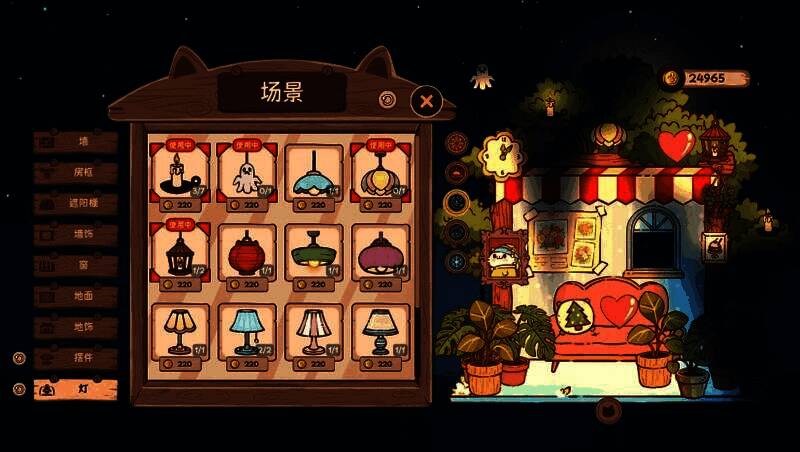Image resolution: width=800 pixels, height=452 pixels.
Task: Select the 遮阳棚 awning category
Action: 76,204
